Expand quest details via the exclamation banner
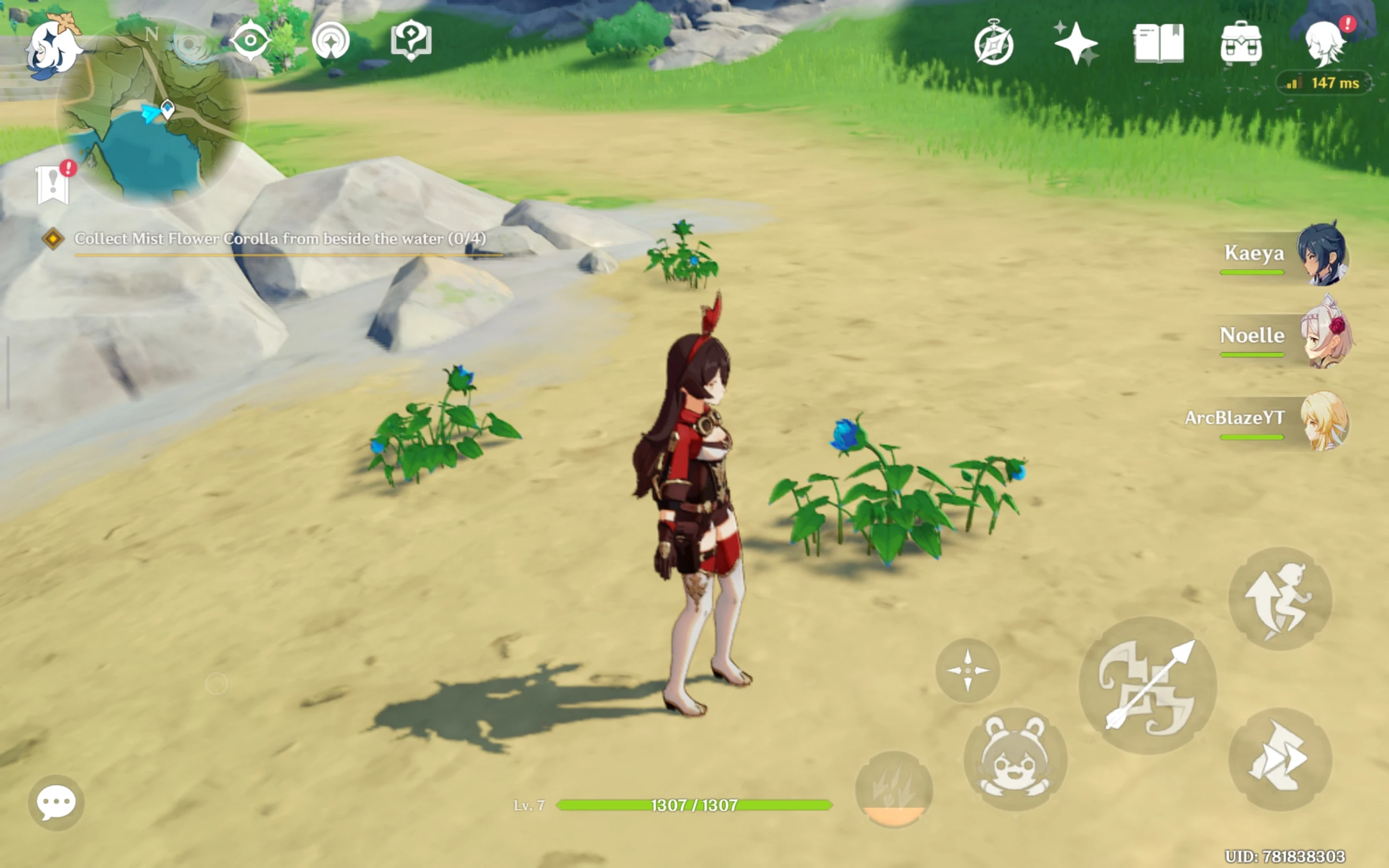 coord(54,185)
